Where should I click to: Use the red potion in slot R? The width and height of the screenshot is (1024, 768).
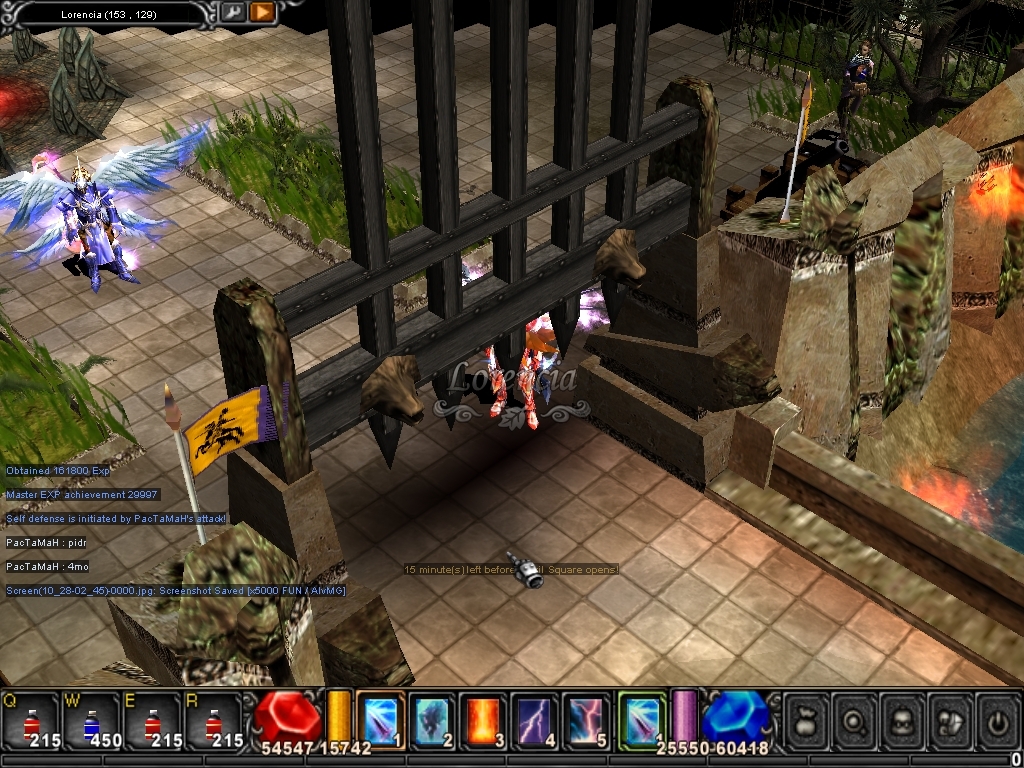pos(213,720)
